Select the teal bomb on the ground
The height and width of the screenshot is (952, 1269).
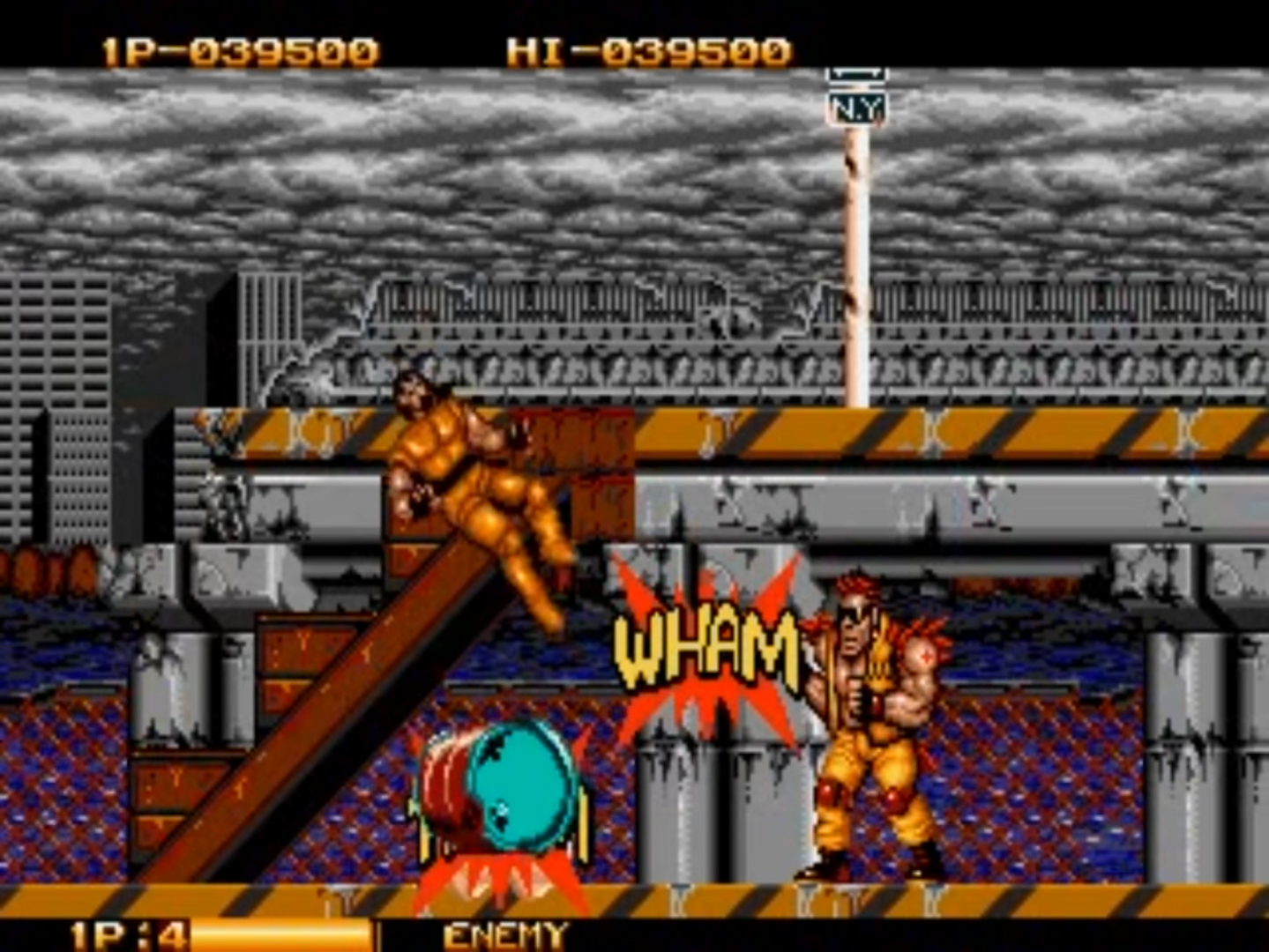point(520,785)
